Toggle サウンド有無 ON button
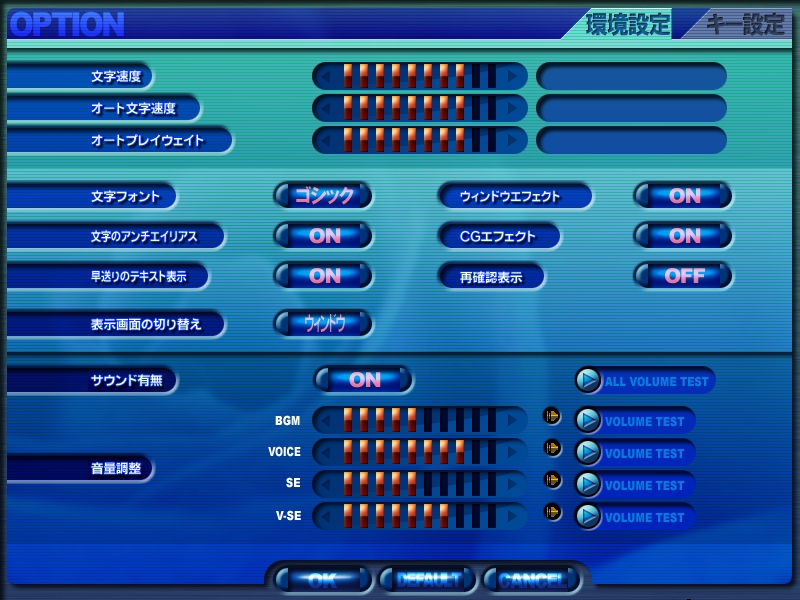800x600 pixels. tap(364, 380)
